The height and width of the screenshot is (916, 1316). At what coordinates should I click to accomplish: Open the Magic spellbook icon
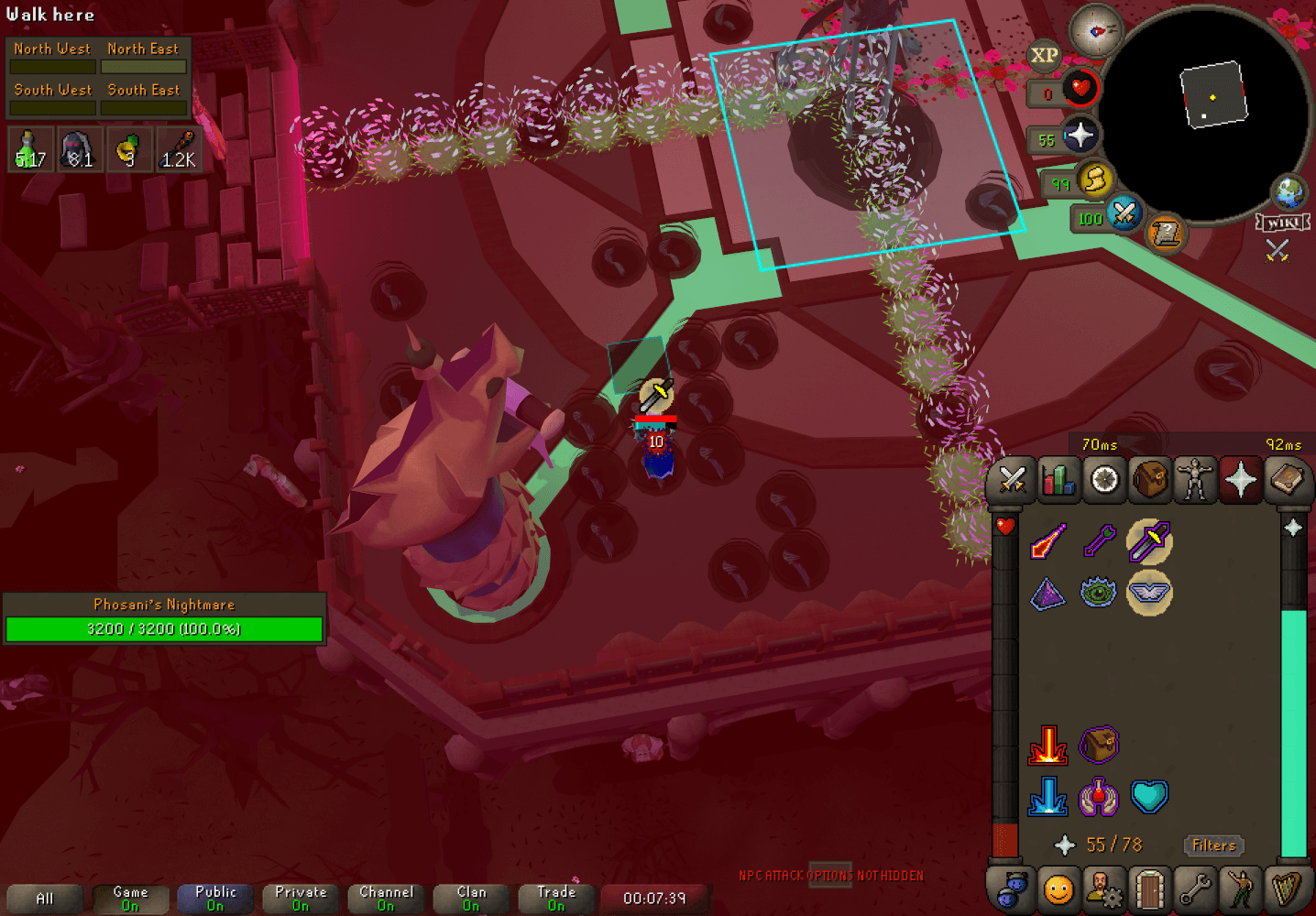point(1288,479)
